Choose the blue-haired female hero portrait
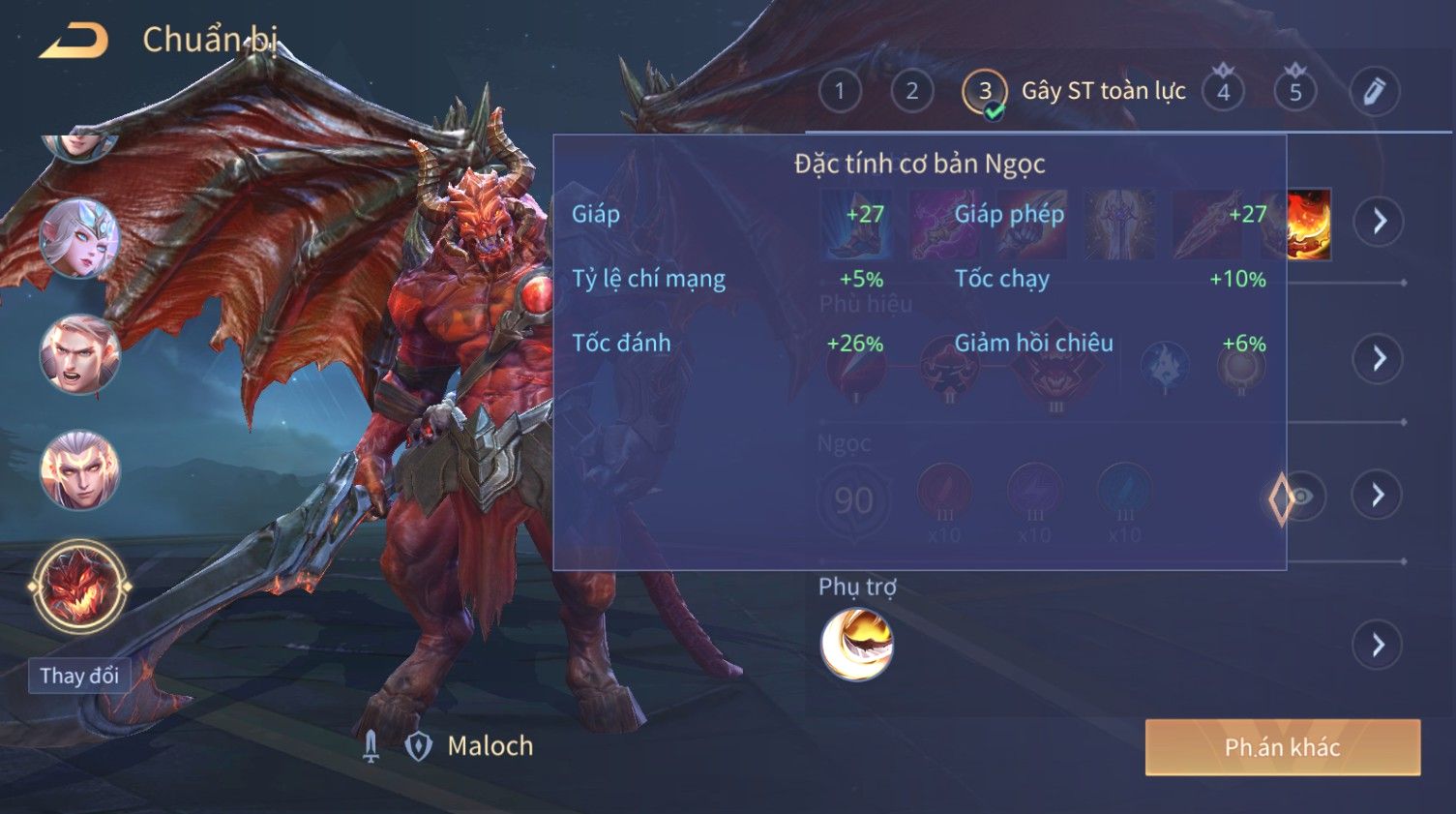 79,238
